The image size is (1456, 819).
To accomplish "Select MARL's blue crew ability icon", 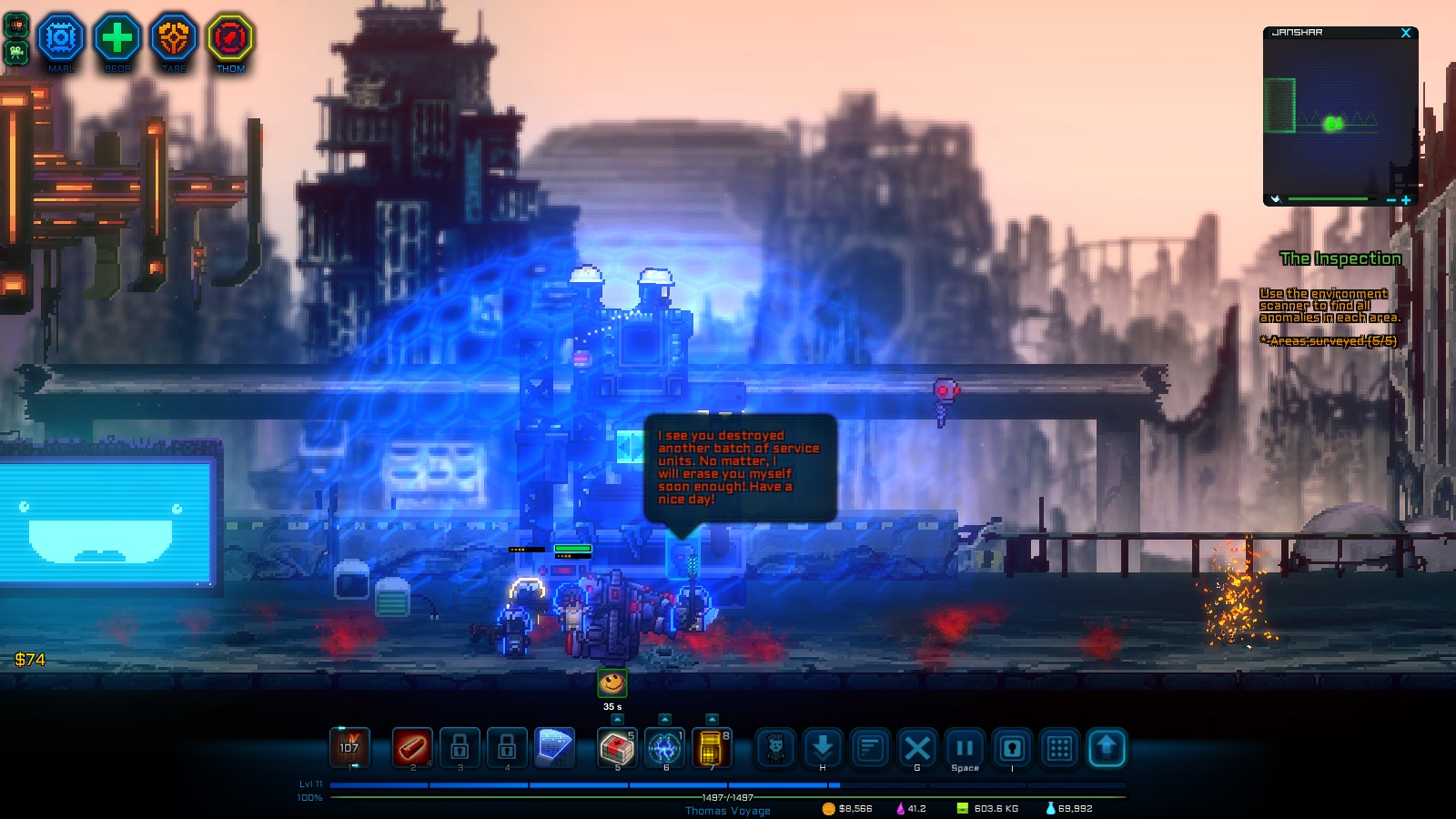I will [x=60, y=38].
